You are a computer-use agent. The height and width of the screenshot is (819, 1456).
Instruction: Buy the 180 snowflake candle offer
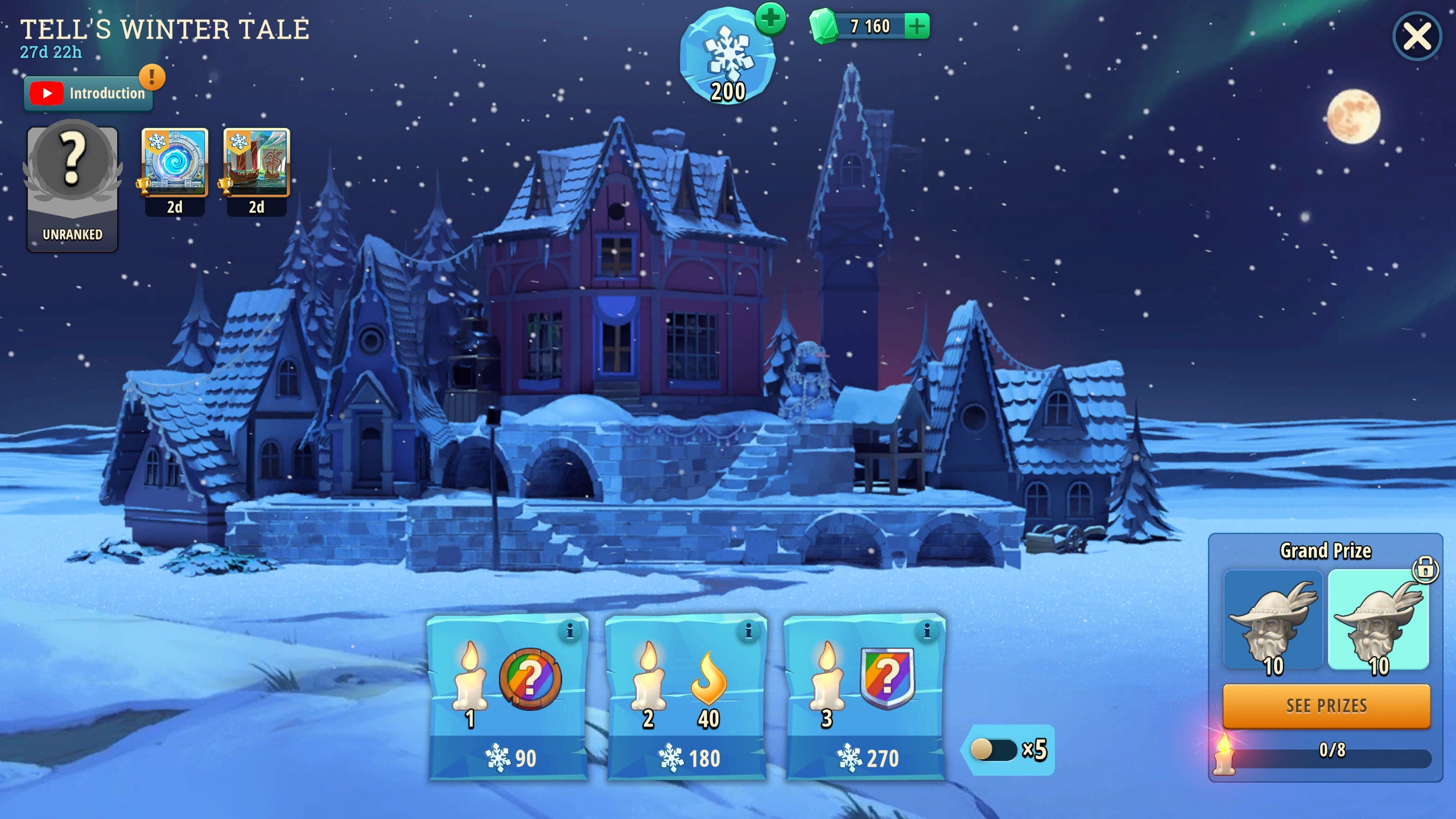tap(687, 756)
